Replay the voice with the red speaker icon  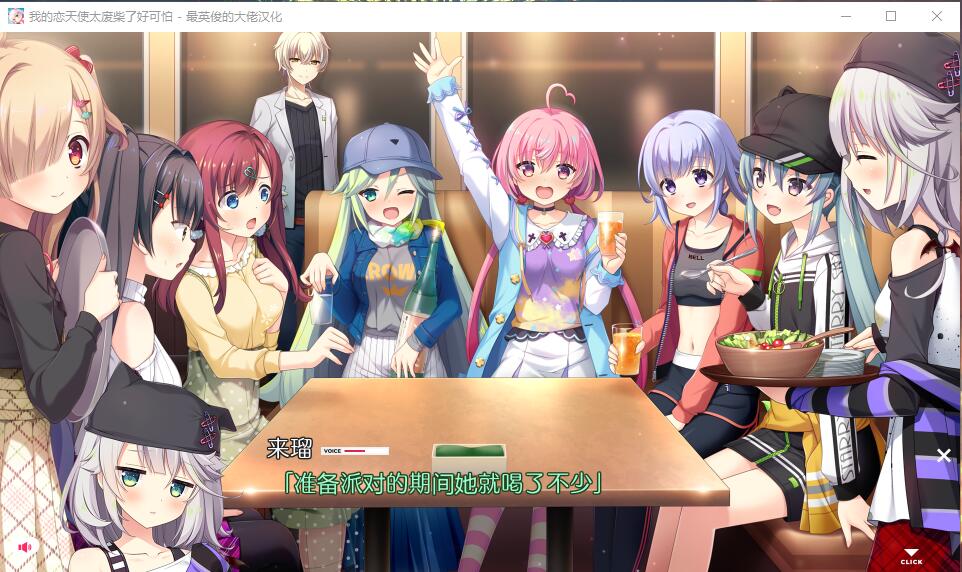click(25, 547)
